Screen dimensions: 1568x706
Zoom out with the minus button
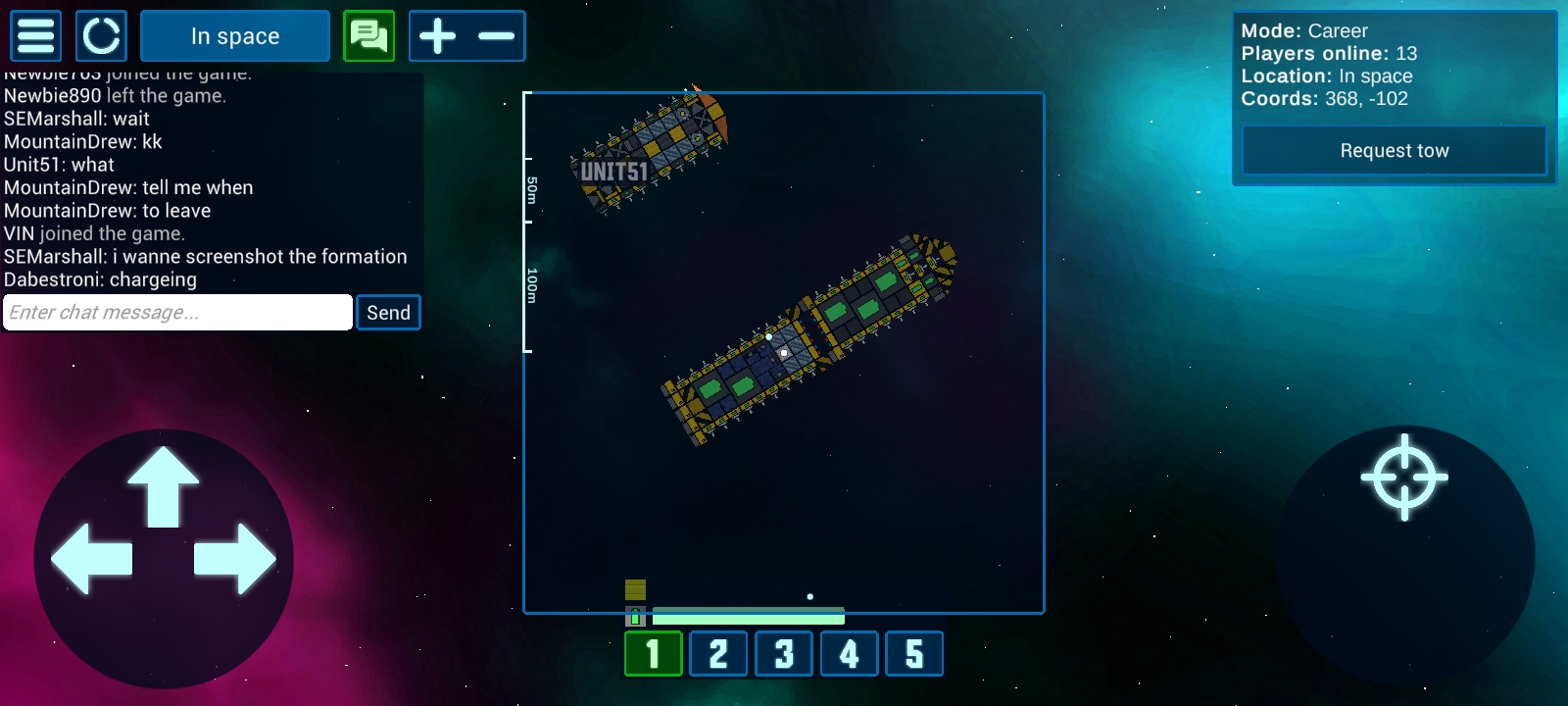click(x=497, y=36)
